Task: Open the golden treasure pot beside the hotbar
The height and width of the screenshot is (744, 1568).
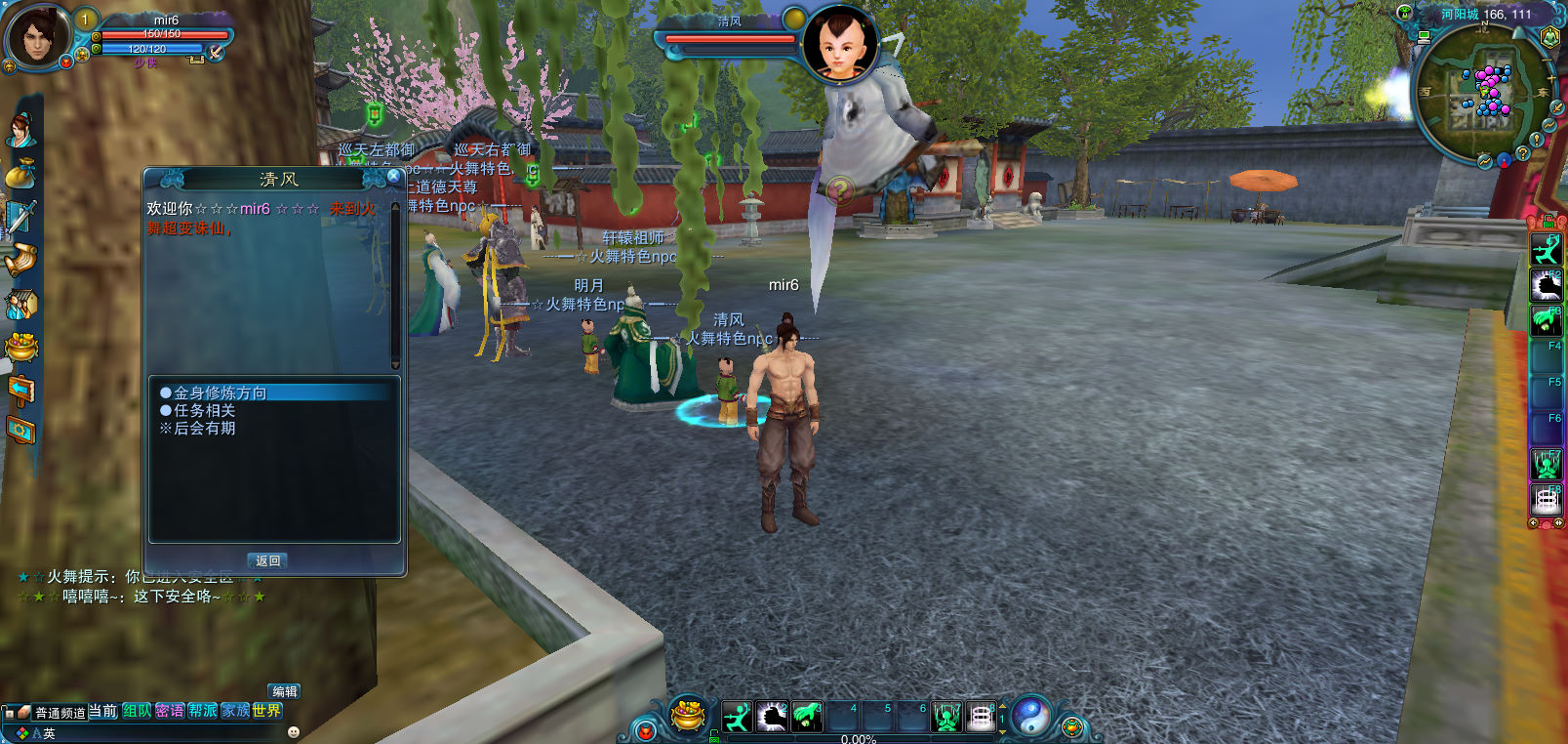Action: [688, 716]
